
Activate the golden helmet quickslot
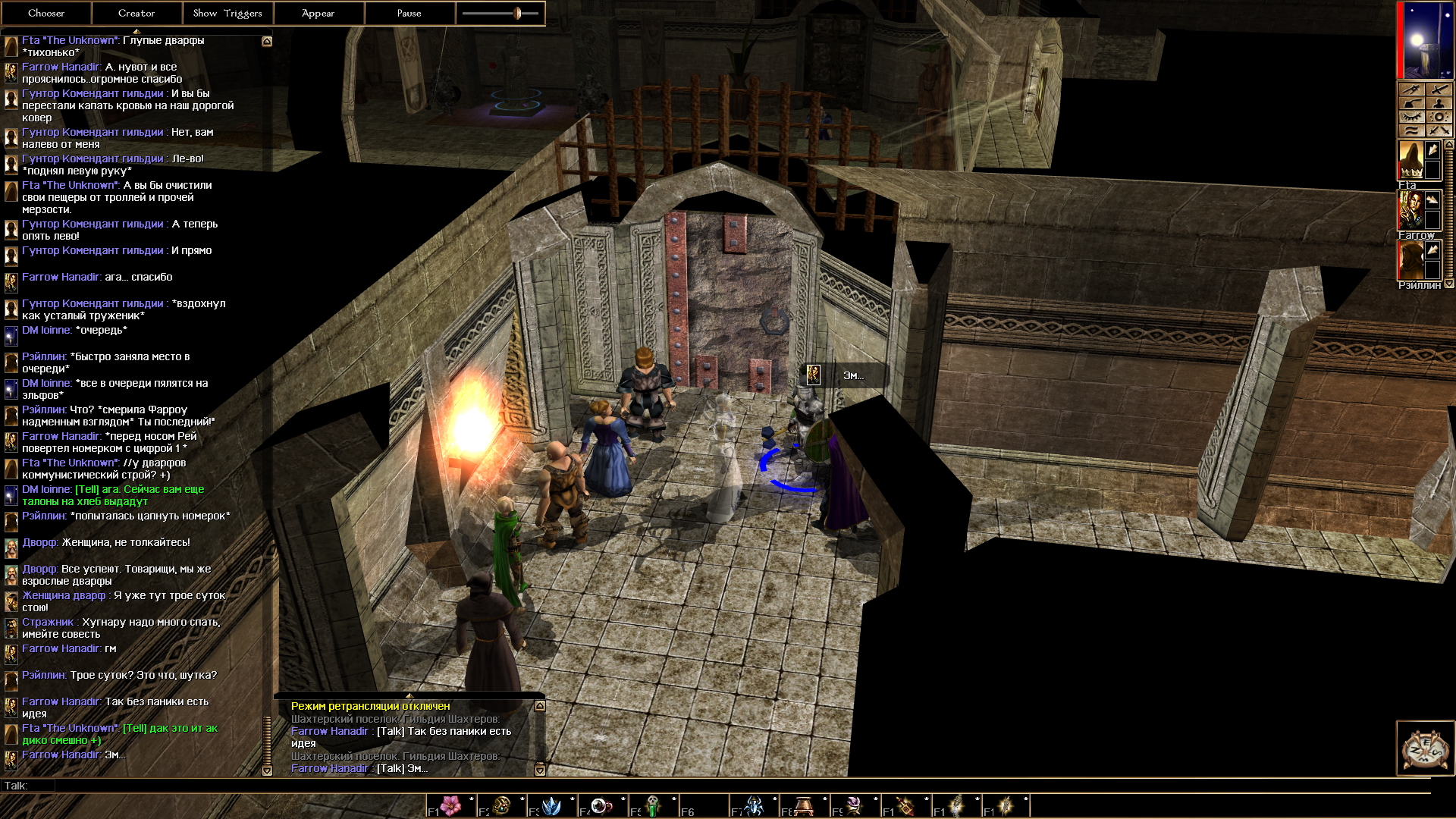tap(501, 805)
